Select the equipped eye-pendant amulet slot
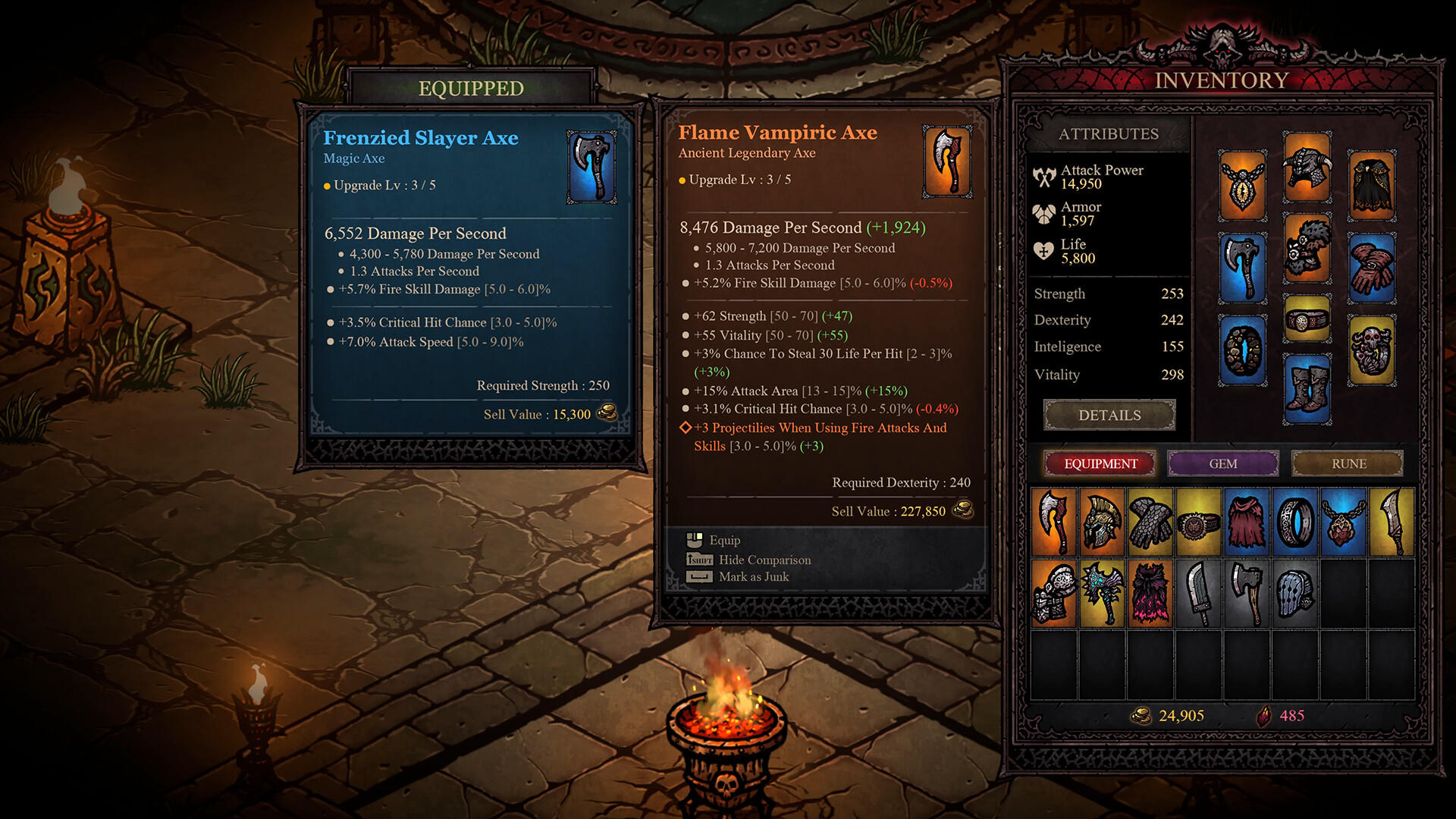This screenshot has height=819, width=1456. (x=1243, y=187)
